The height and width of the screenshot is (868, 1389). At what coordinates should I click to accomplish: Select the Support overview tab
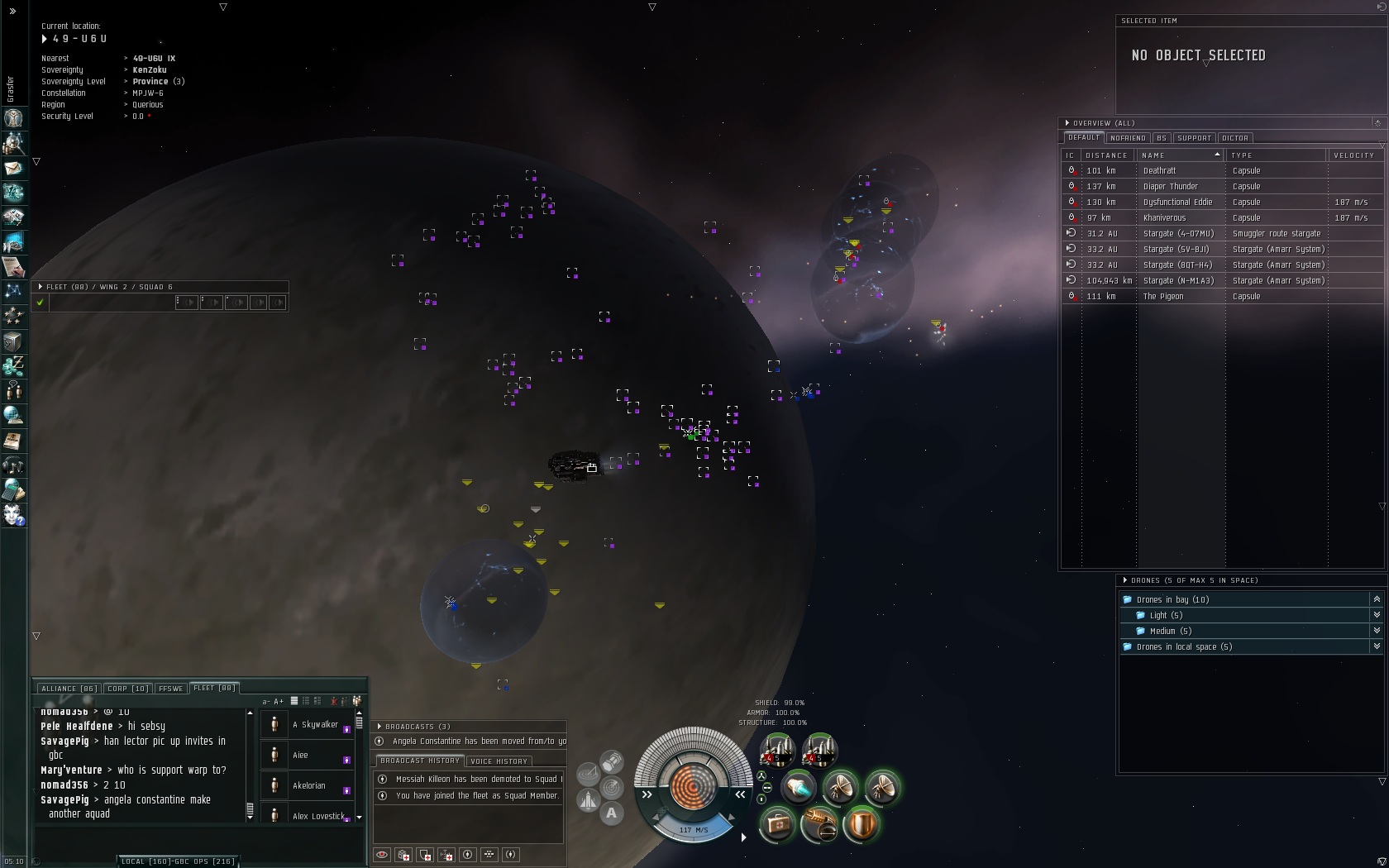coord(1194,138)
